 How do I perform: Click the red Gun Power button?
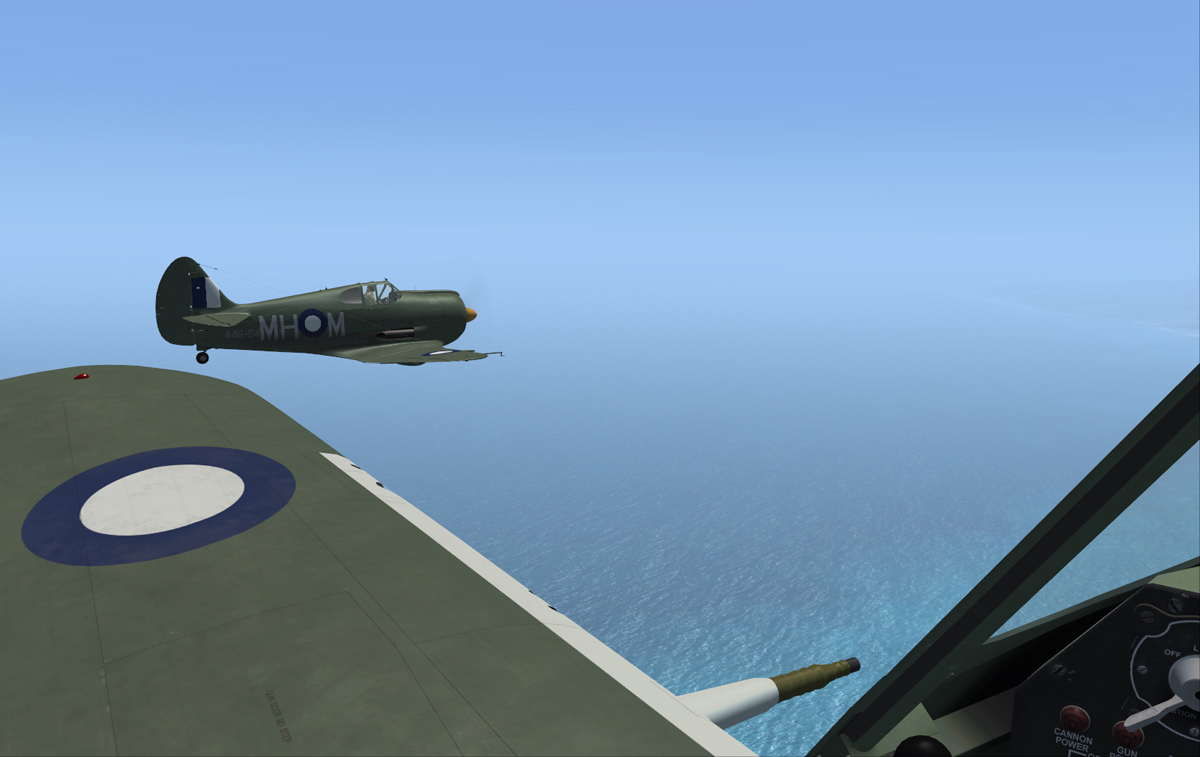pyautogui.click(x=1127, y=733)
